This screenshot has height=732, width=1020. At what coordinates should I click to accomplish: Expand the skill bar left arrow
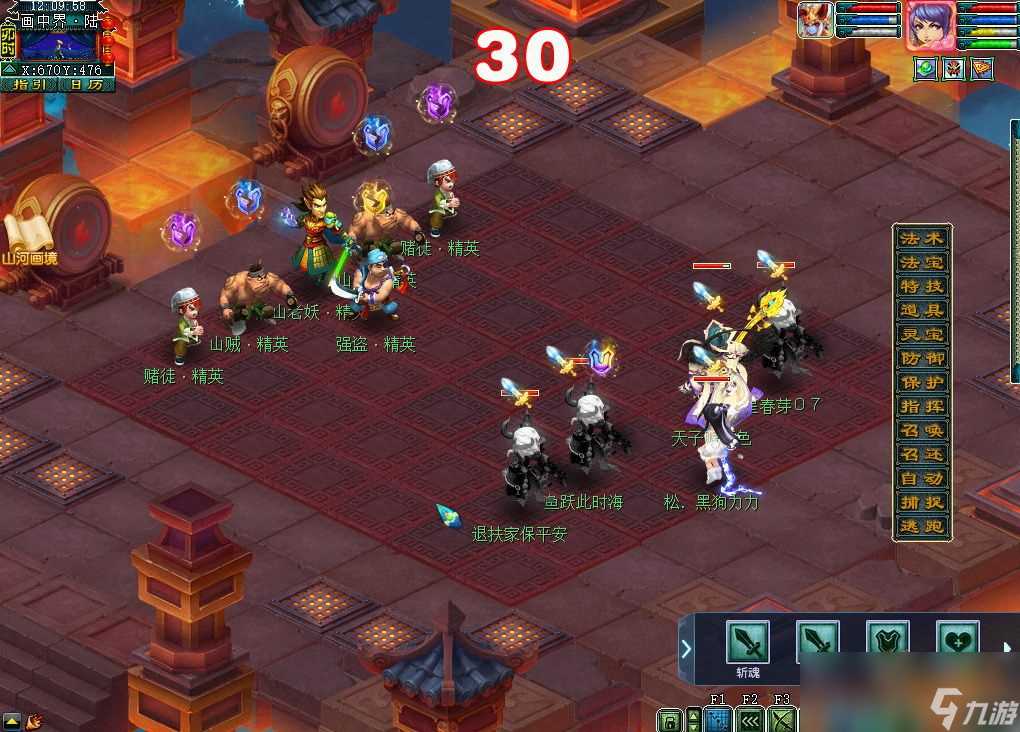[686, 648]
